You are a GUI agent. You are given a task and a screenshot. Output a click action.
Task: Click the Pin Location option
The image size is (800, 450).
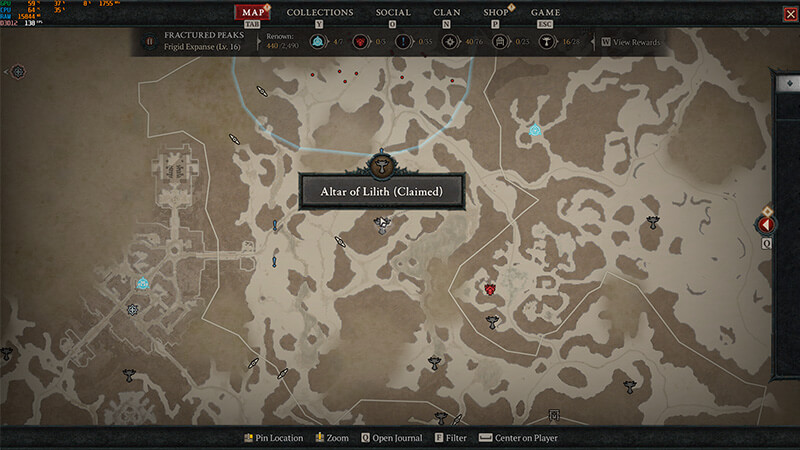(273, 438)
